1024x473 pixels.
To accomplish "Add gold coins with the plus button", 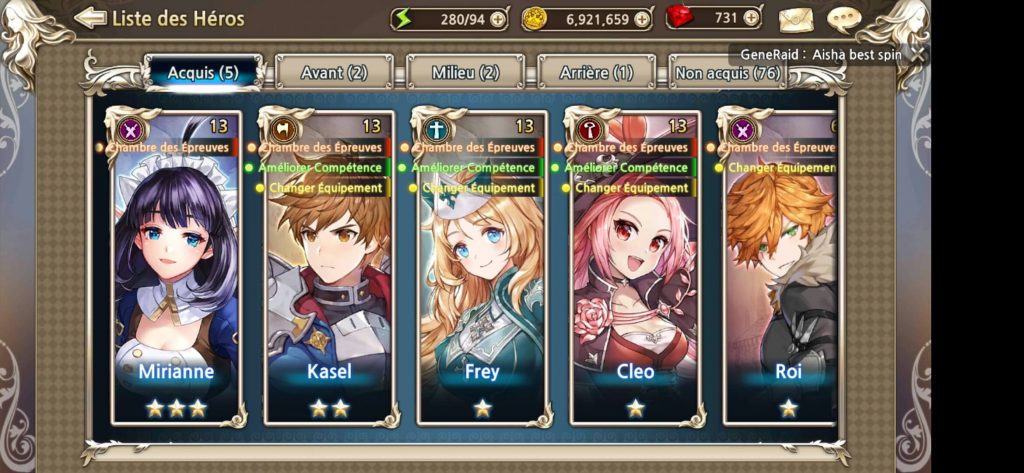I will pyautogui.click(x=641, y=19).
